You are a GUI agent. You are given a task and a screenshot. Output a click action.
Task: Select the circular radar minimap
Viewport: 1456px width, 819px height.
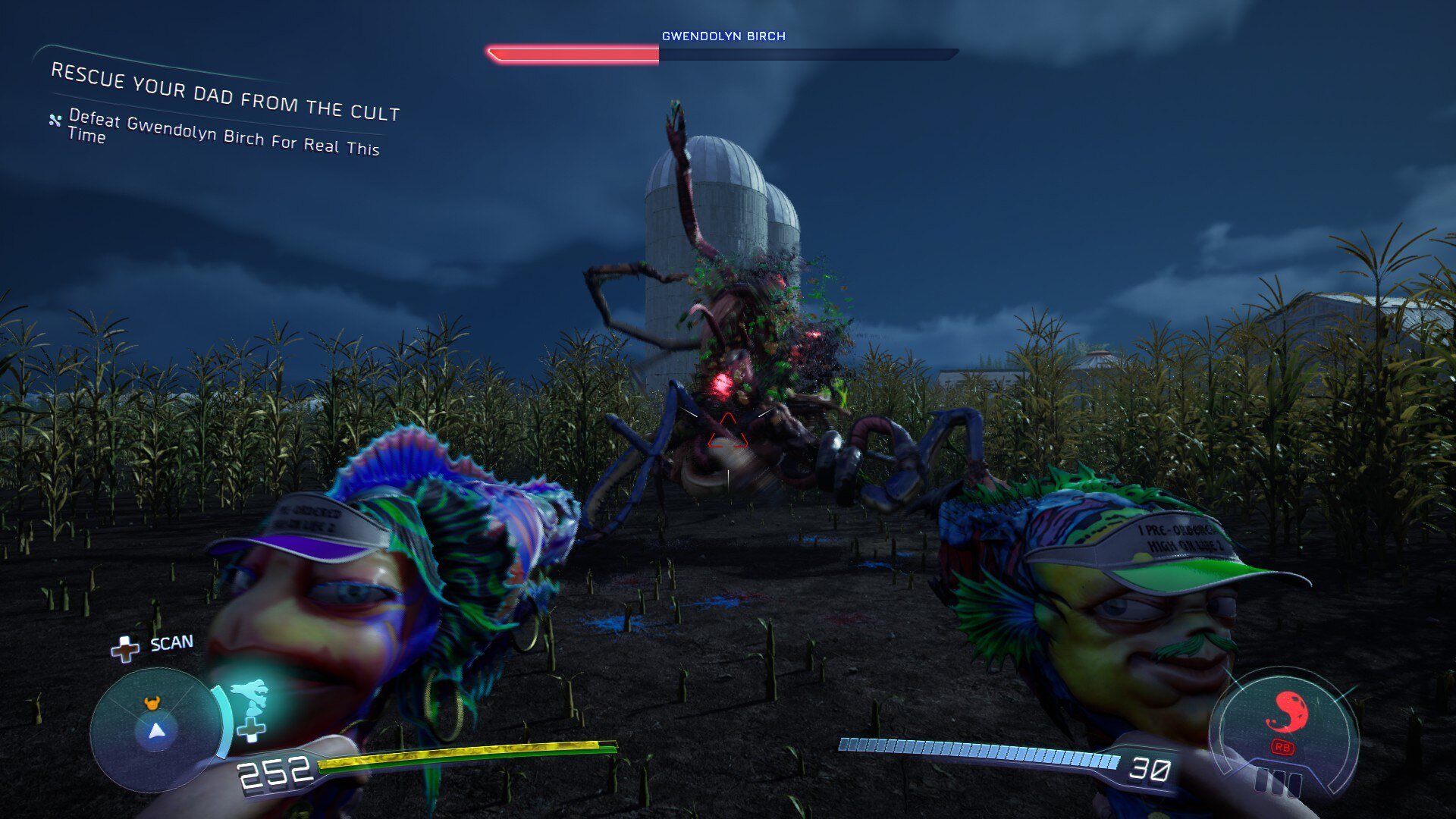[x=156, y=730]
